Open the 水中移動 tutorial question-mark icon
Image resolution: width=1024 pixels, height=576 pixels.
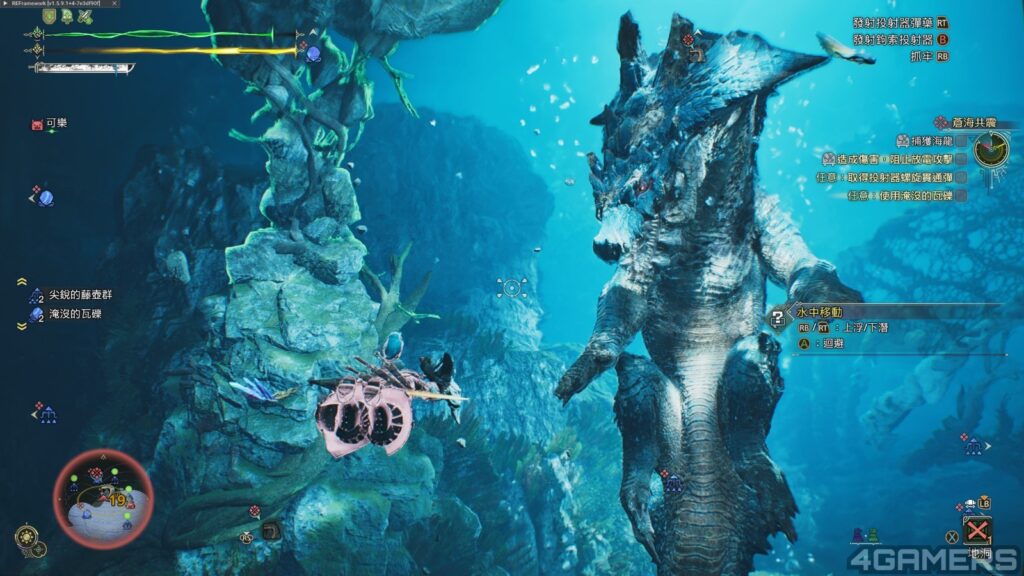(x=776, y=317)
